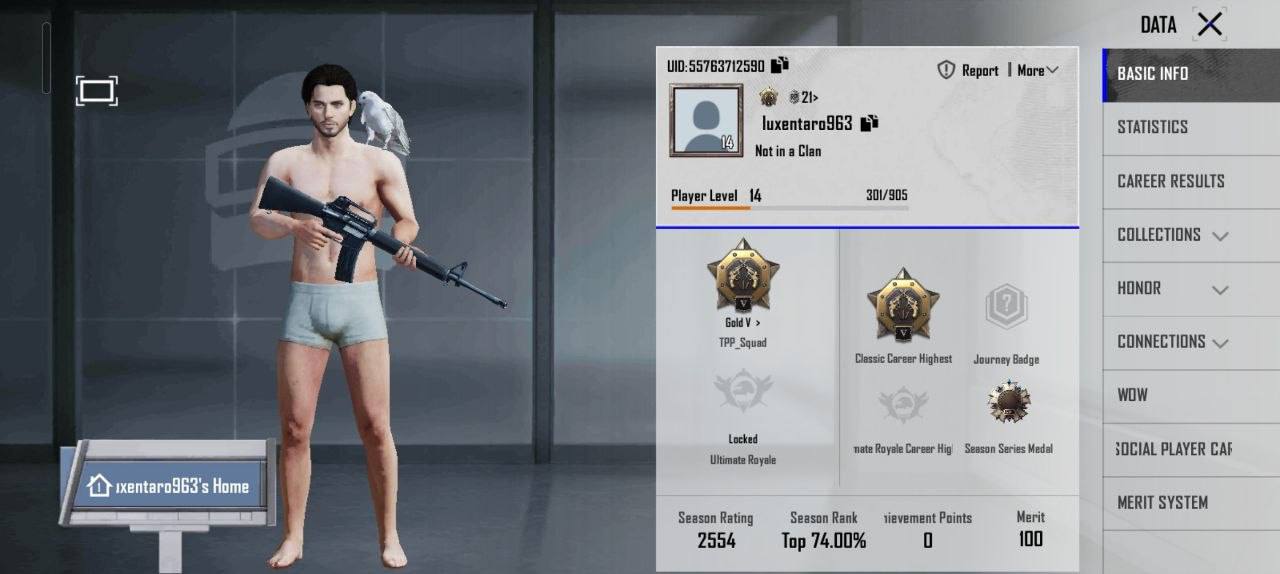The height and width of the screenshot is (574, 1280).
Task: Close the Data panel with the X
Action: pyautogui.click(x=1210, y=25)
